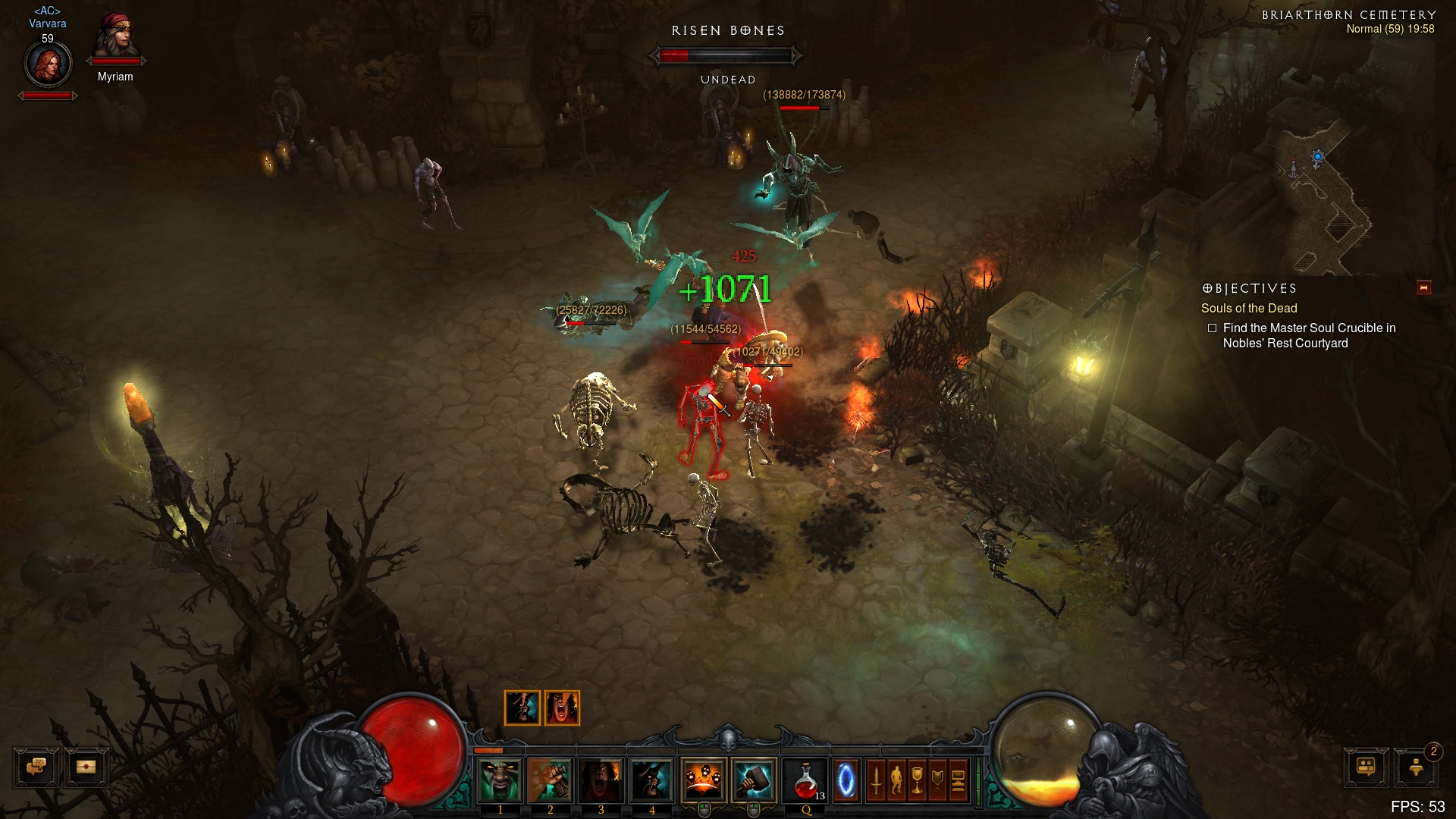This screenshot has width=1456, height=819.
Task: Open the shield banner menu button
Action: 937,780
